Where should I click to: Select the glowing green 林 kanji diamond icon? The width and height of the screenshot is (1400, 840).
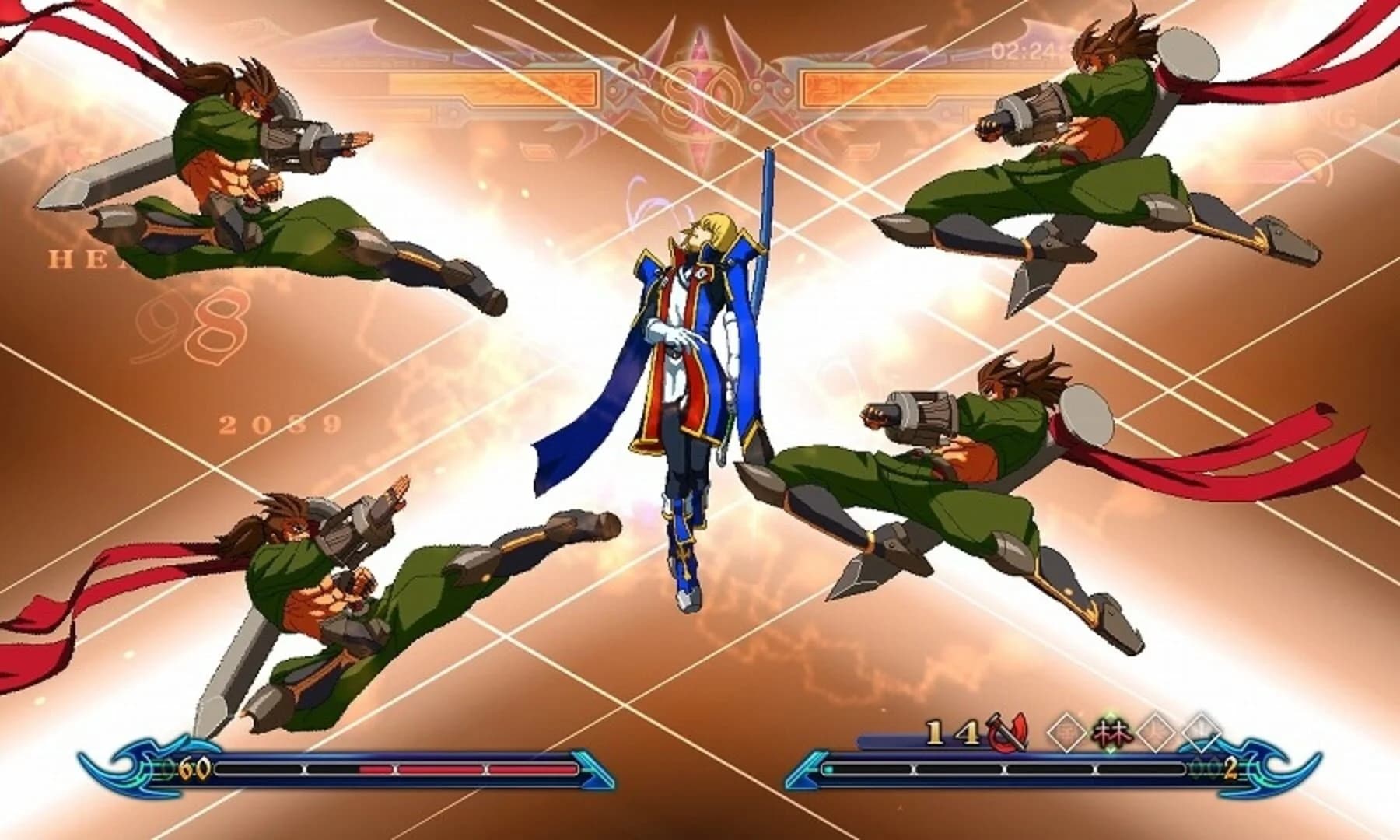1110,730
